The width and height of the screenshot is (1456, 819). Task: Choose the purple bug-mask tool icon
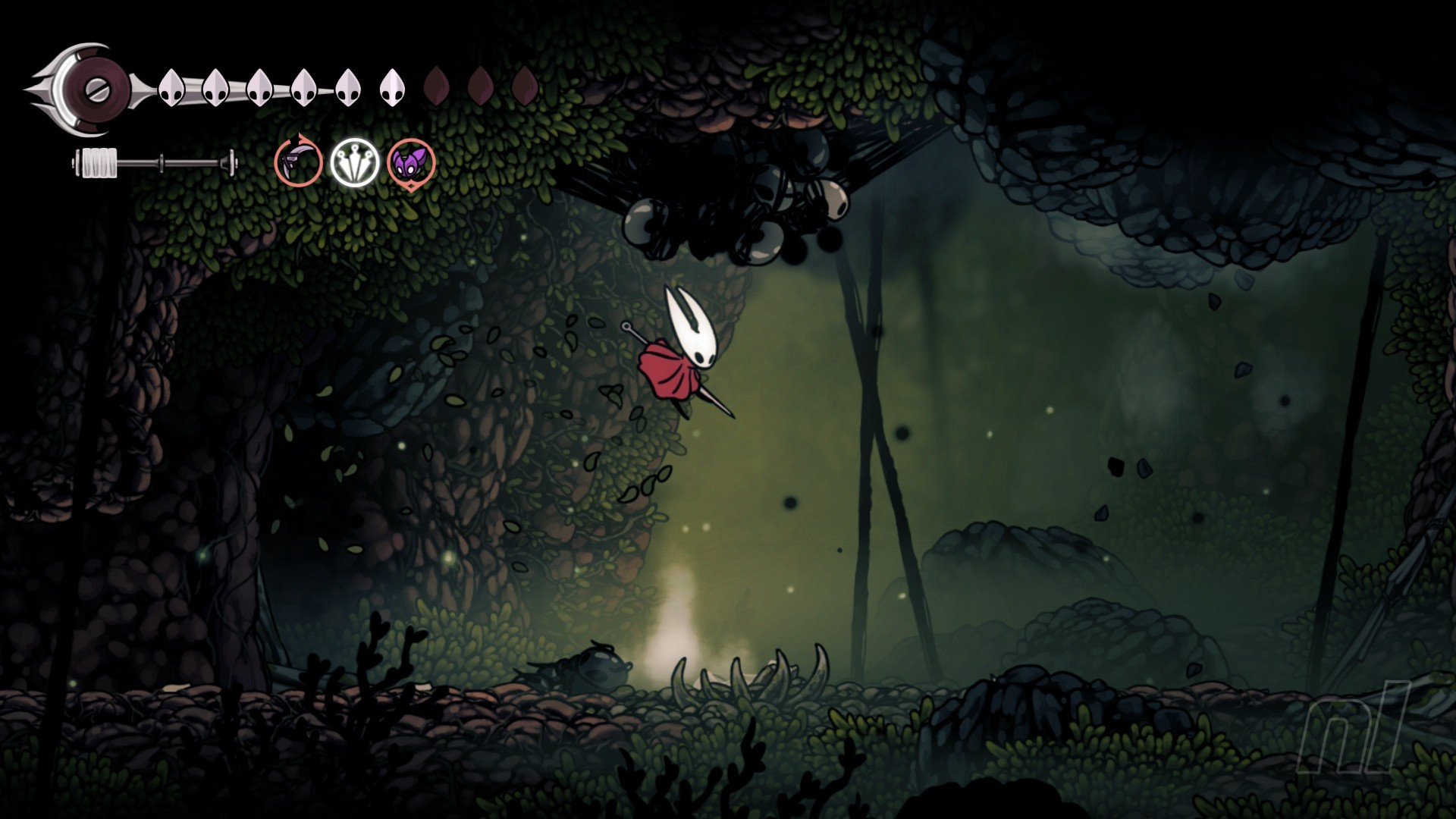(x=412, y=162)
